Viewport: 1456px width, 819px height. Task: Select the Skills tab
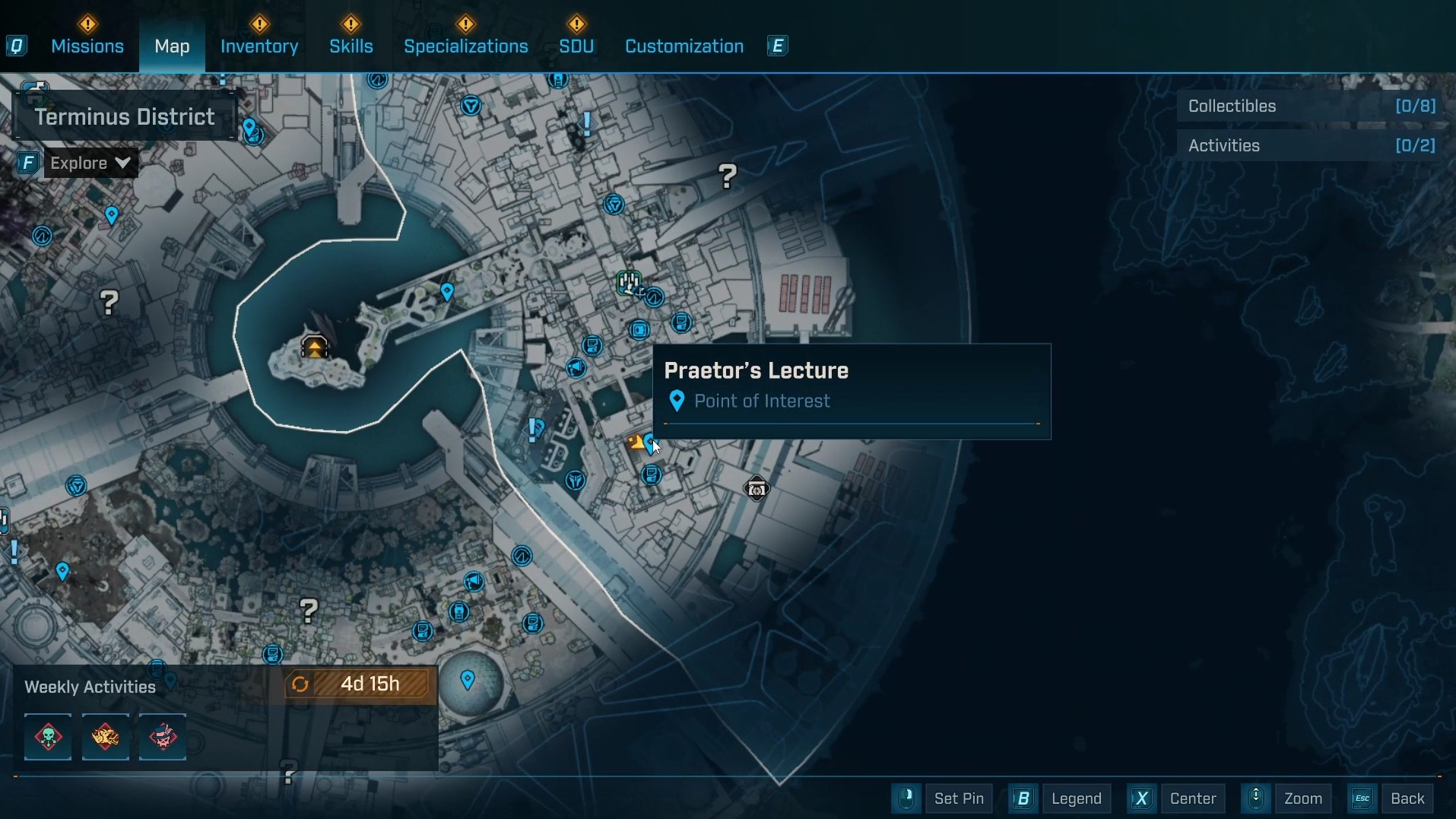coord(351,46)
